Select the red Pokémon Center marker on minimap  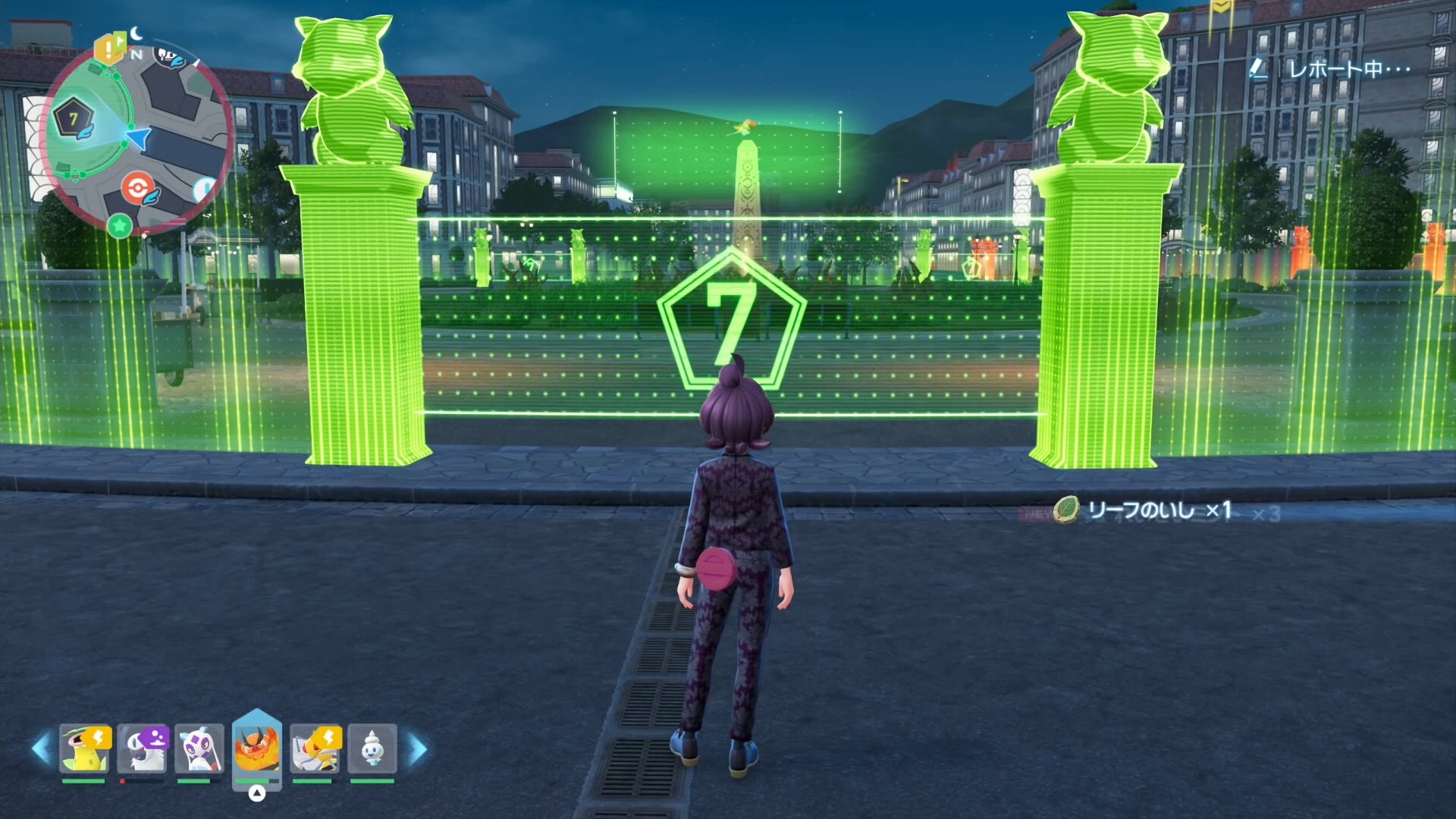tap(137, 187)
